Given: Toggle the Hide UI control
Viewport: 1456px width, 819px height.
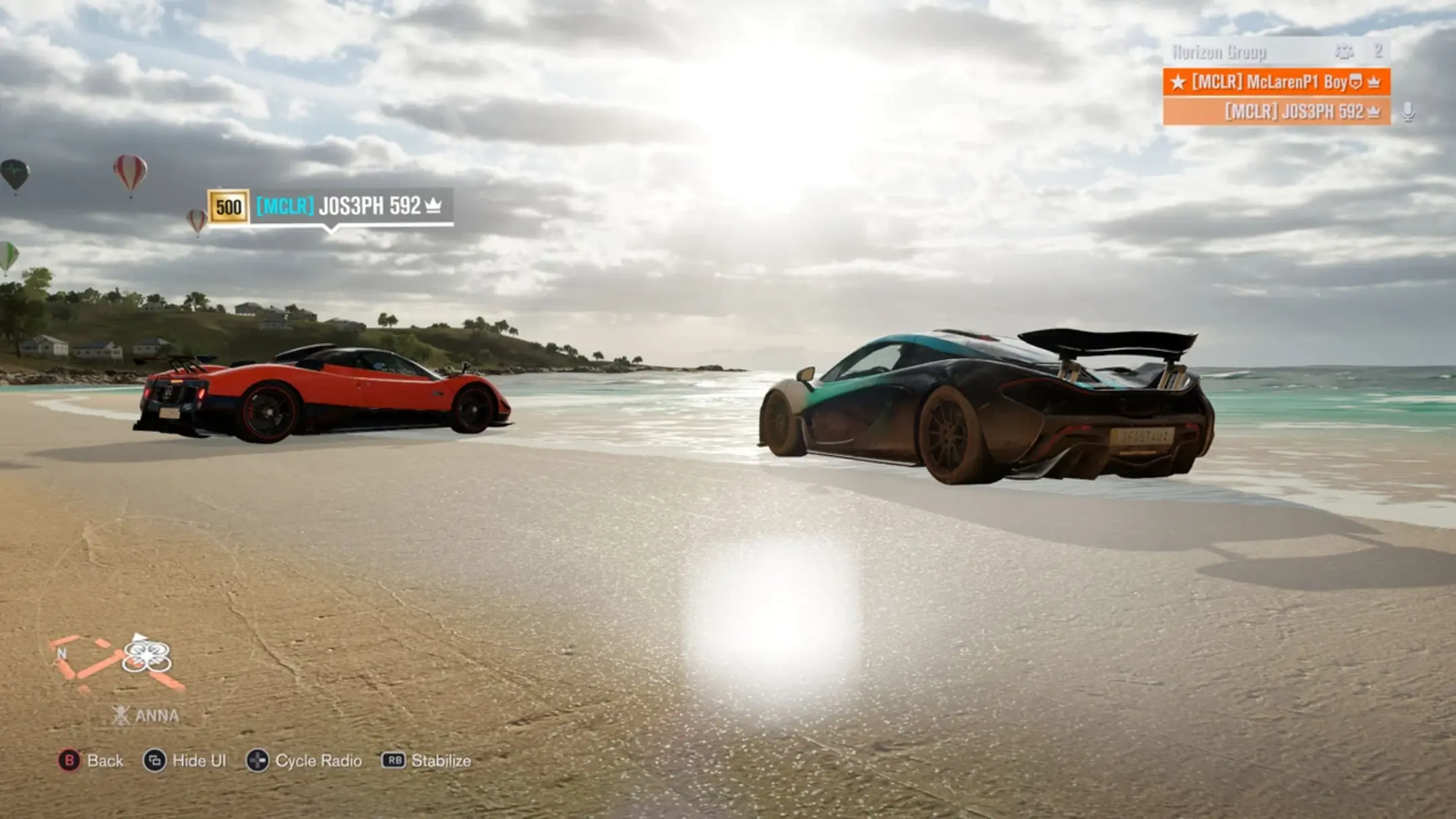Looking at the screenshot, I should [154, 760].
